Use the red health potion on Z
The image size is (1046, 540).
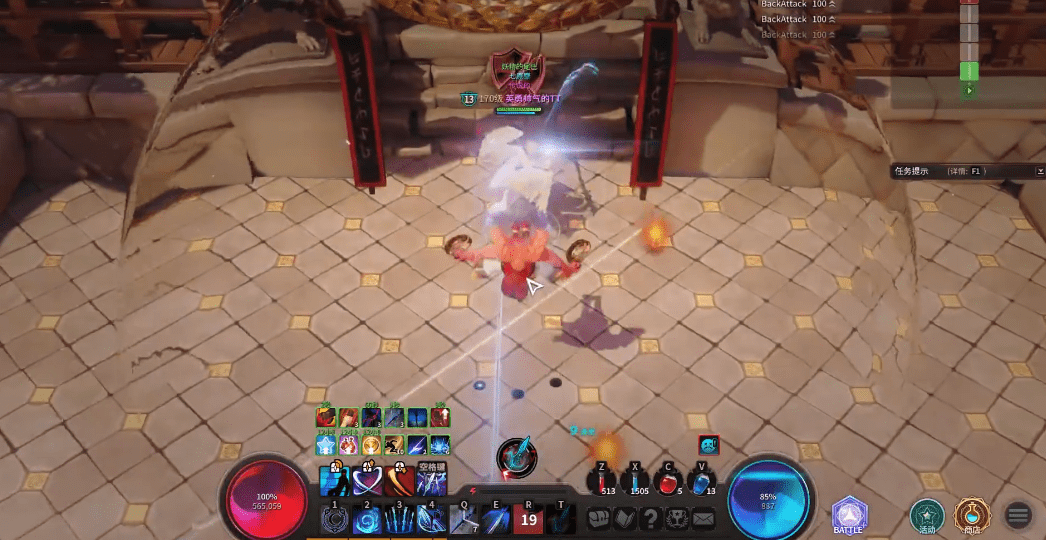[603, 482]
